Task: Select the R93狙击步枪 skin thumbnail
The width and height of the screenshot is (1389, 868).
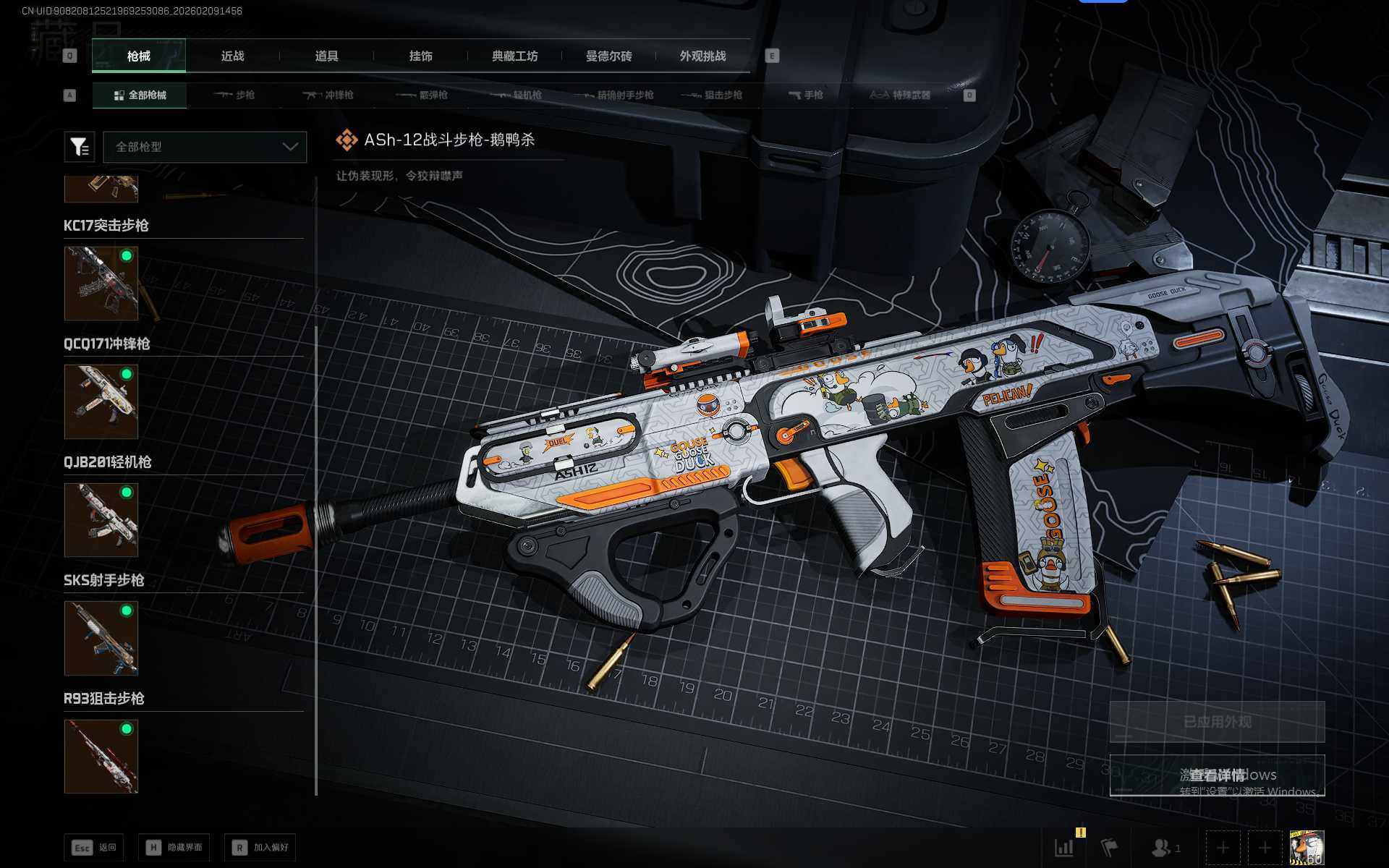Action: pyautogui.click(x=101, y=756)
